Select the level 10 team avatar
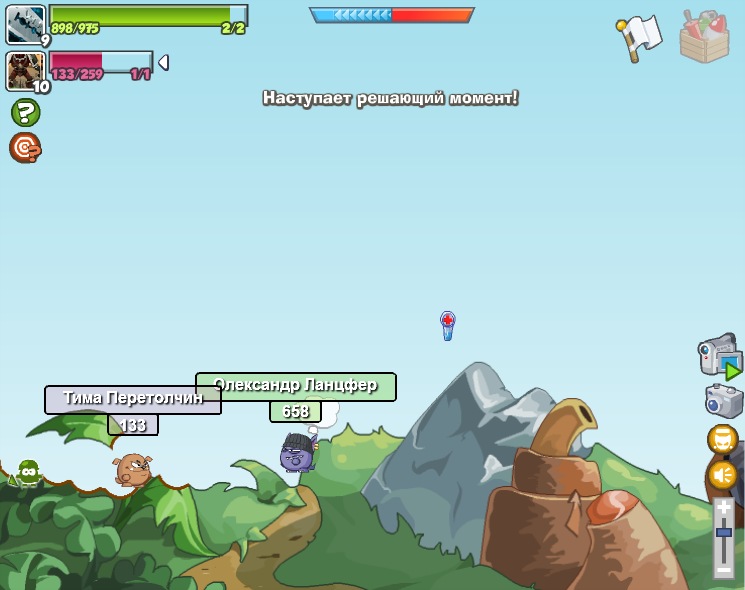Image resolution: width=745 pixels, height=590 pixels. (24, 70)
